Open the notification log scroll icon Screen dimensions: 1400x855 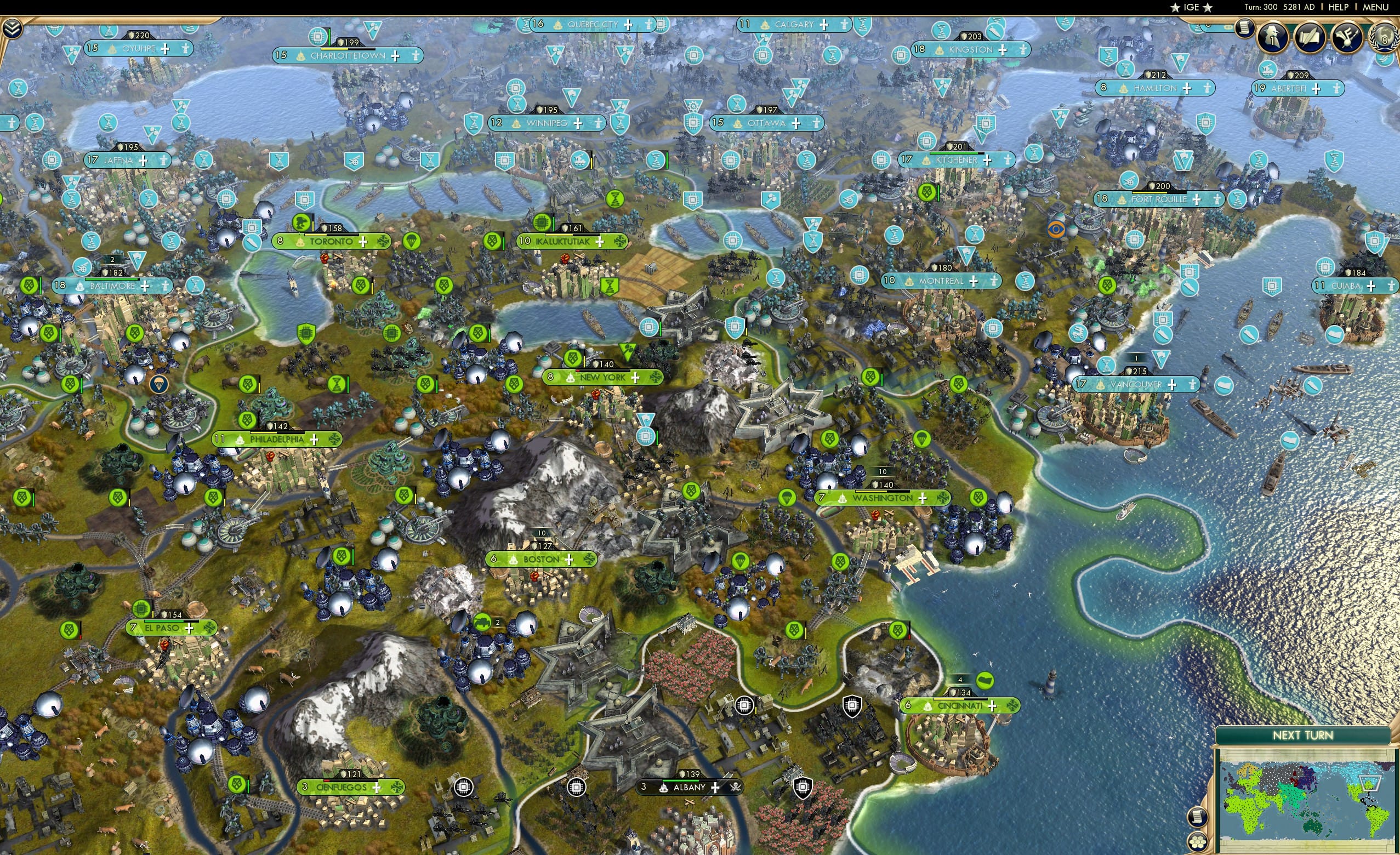(x=1245, y=30)
